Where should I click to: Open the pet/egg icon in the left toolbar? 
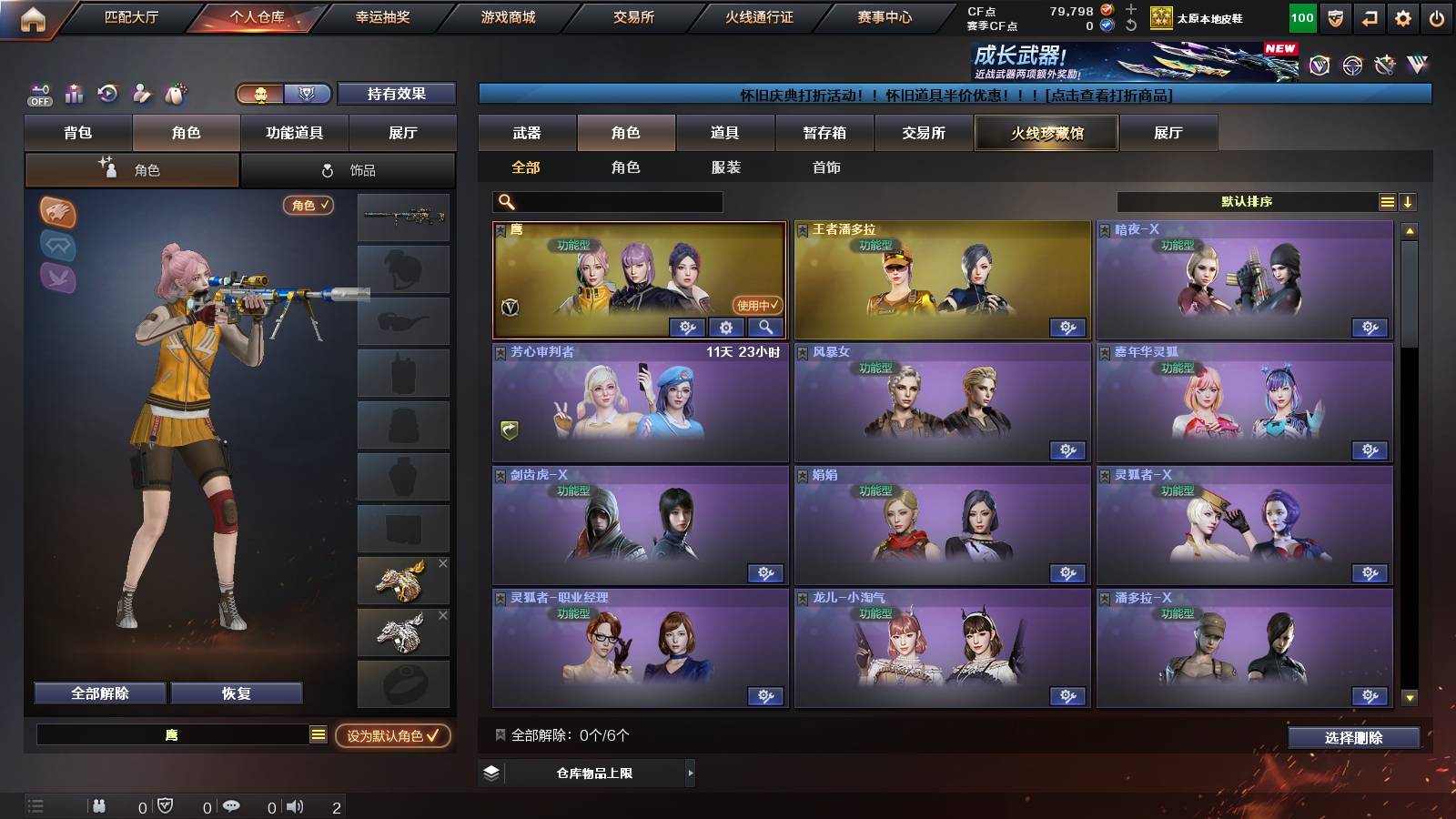click(175, 94)
